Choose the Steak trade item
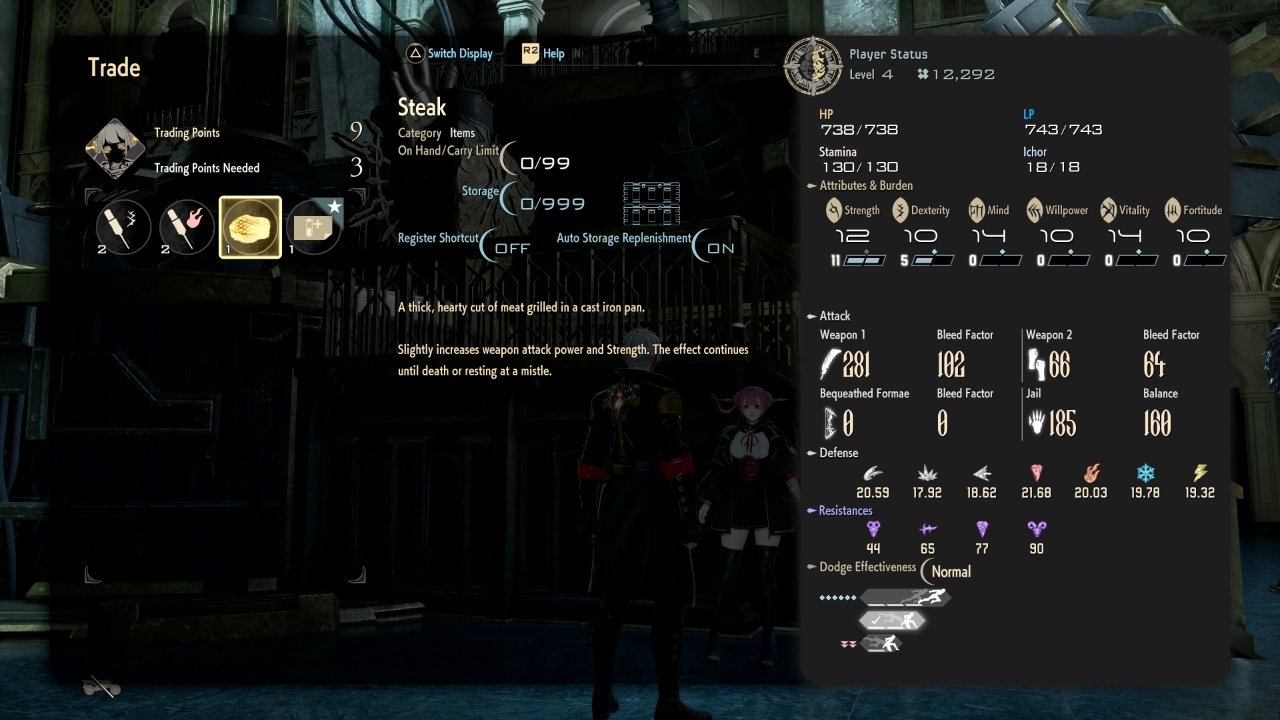 [250, 227]
